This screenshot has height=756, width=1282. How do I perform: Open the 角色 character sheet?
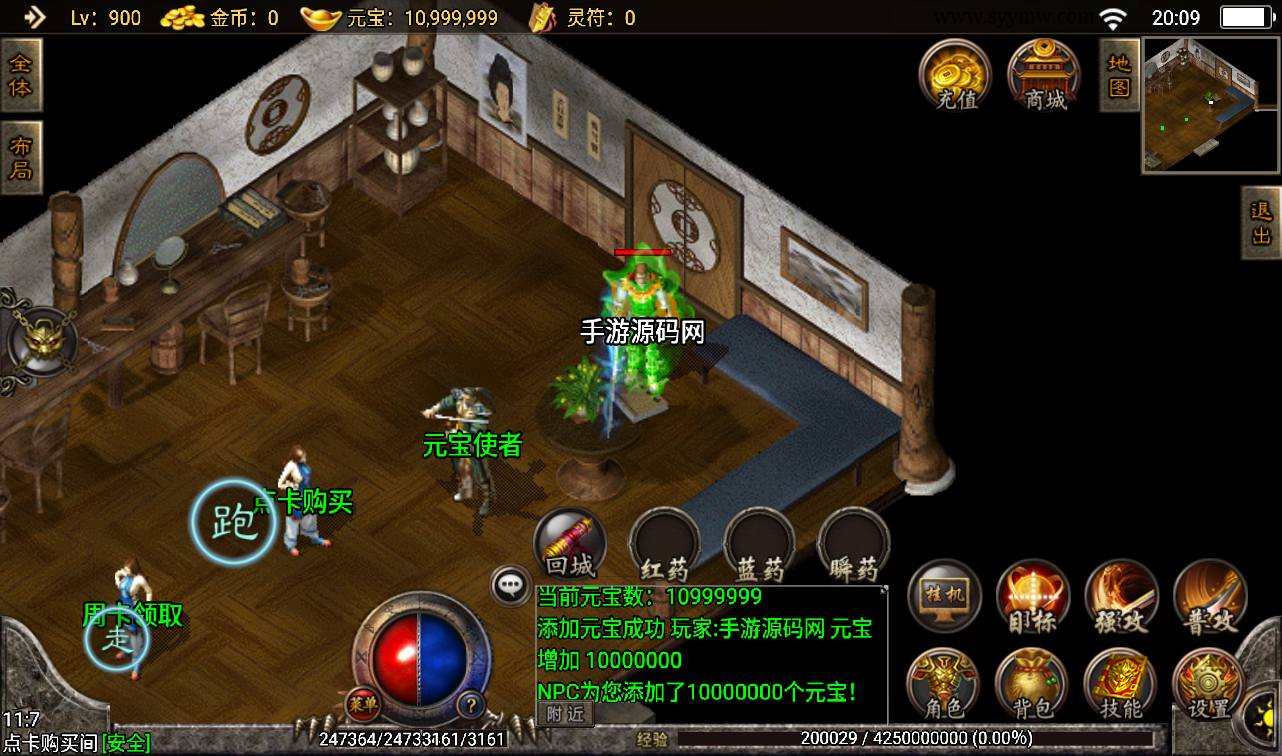(x=943, y=685)
